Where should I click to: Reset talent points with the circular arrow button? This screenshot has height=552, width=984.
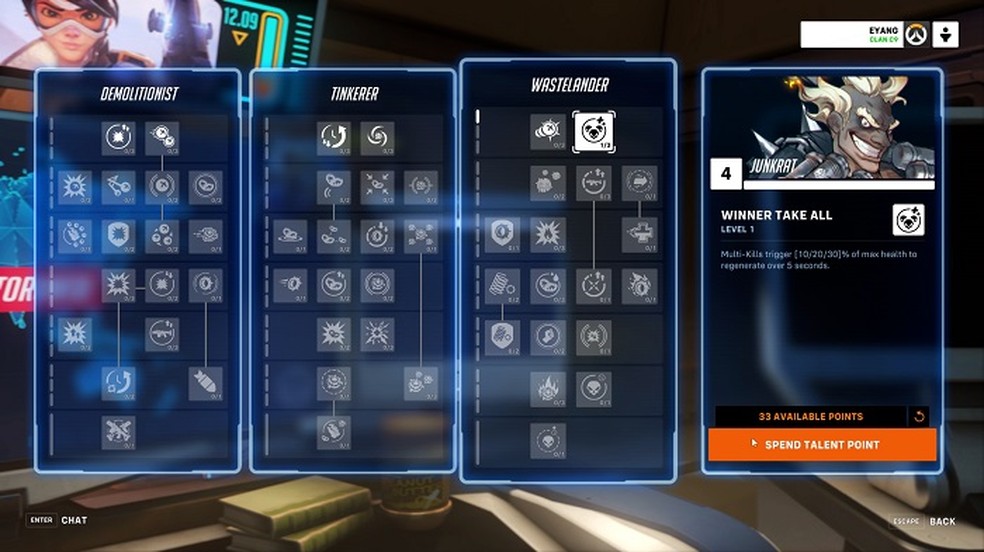(x=920, y=416)
